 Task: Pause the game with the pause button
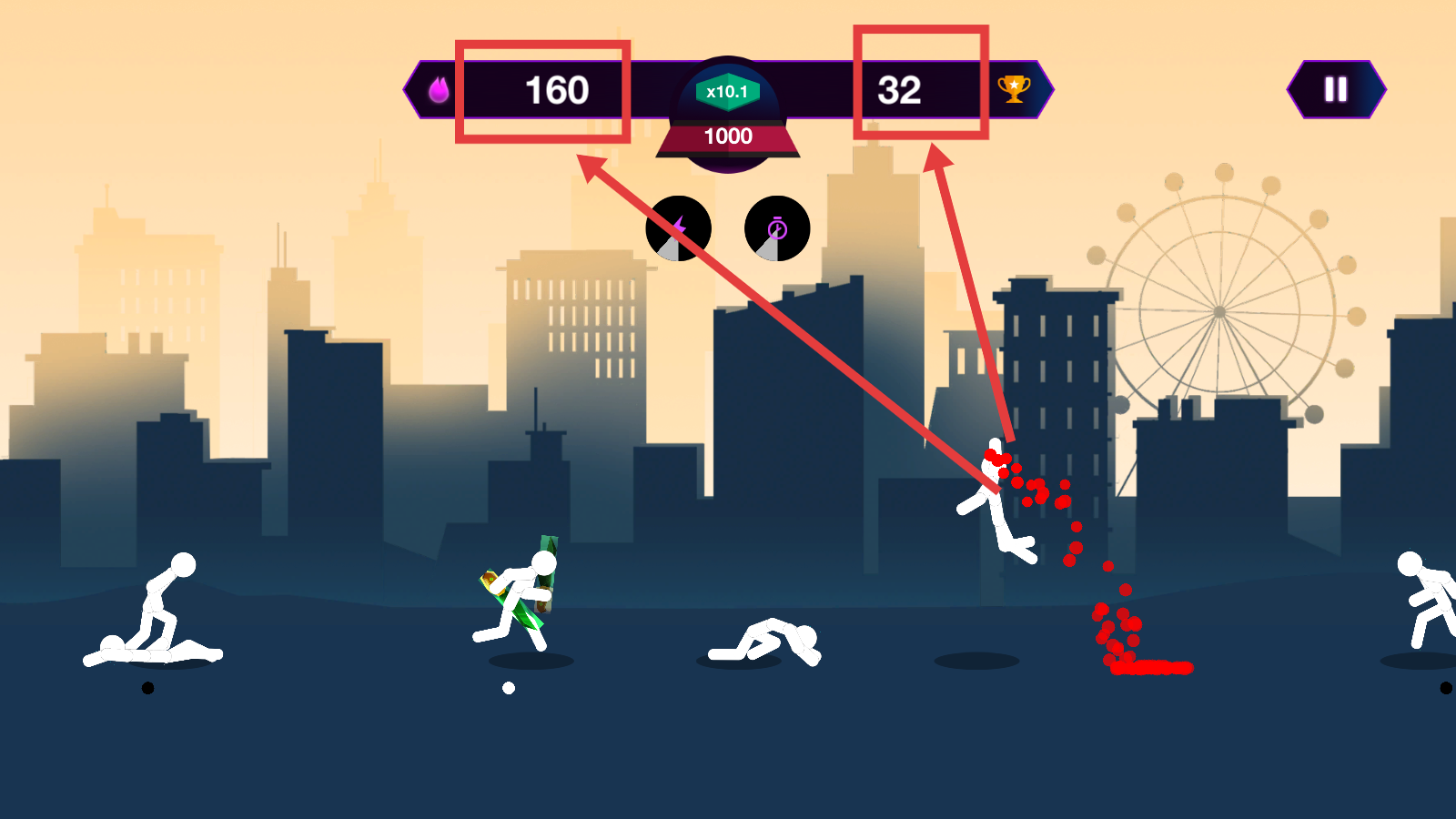pos(1335,89)
